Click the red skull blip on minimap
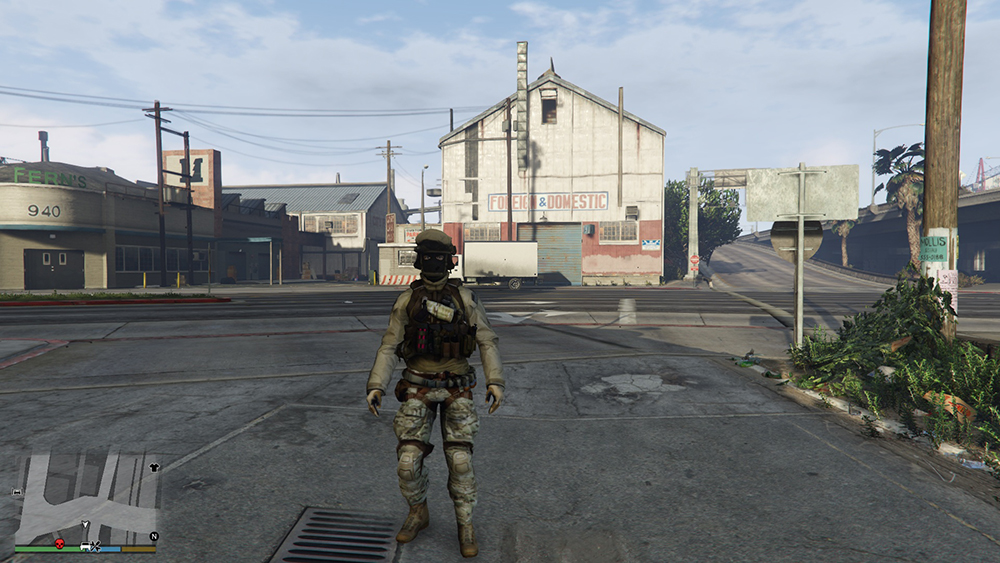1000x563 pixels. (59, 543)
